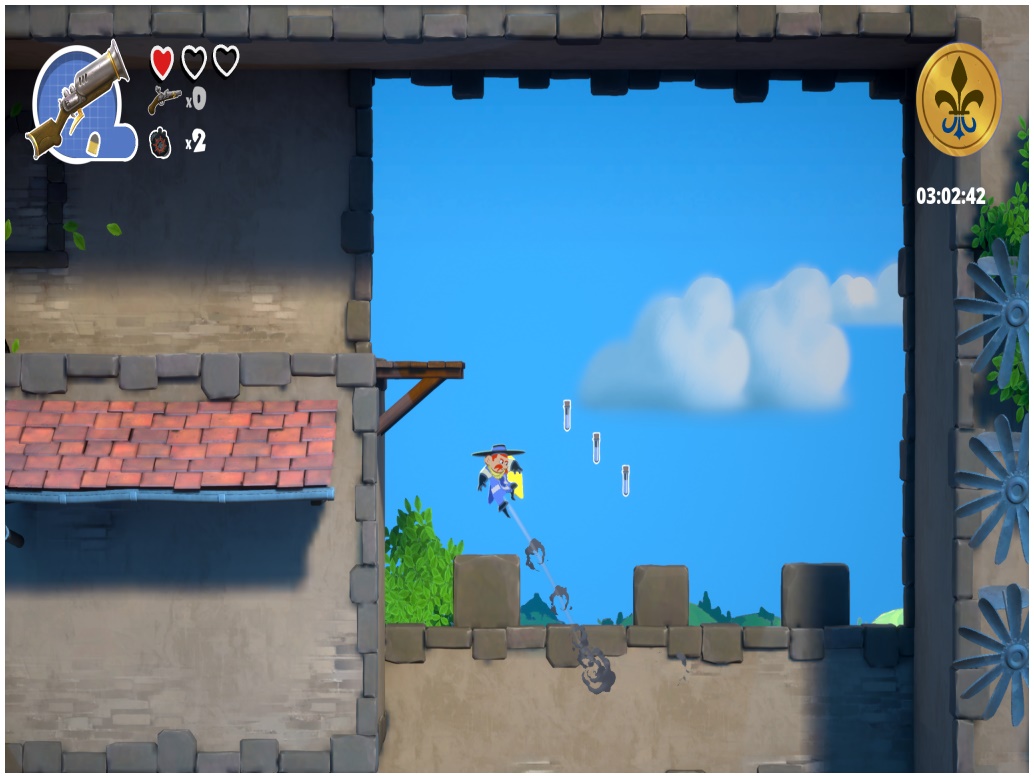Click the gold fleur-de-lis medallion
Viewport: 1034px width, 778px height.
(957, 100)
